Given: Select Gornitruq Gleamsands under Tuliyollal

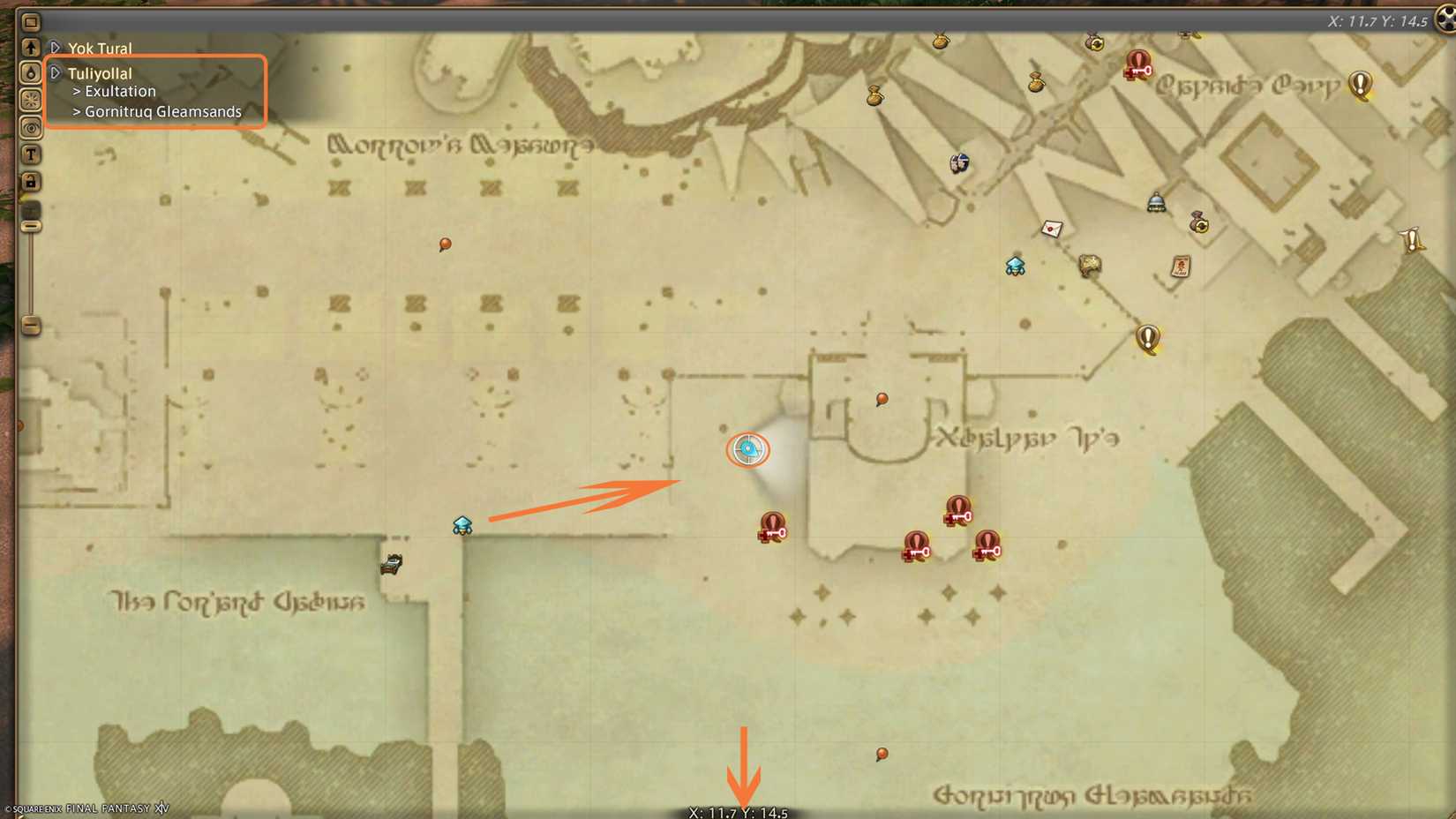Looking at the screenshot, I should click(161, 111).
